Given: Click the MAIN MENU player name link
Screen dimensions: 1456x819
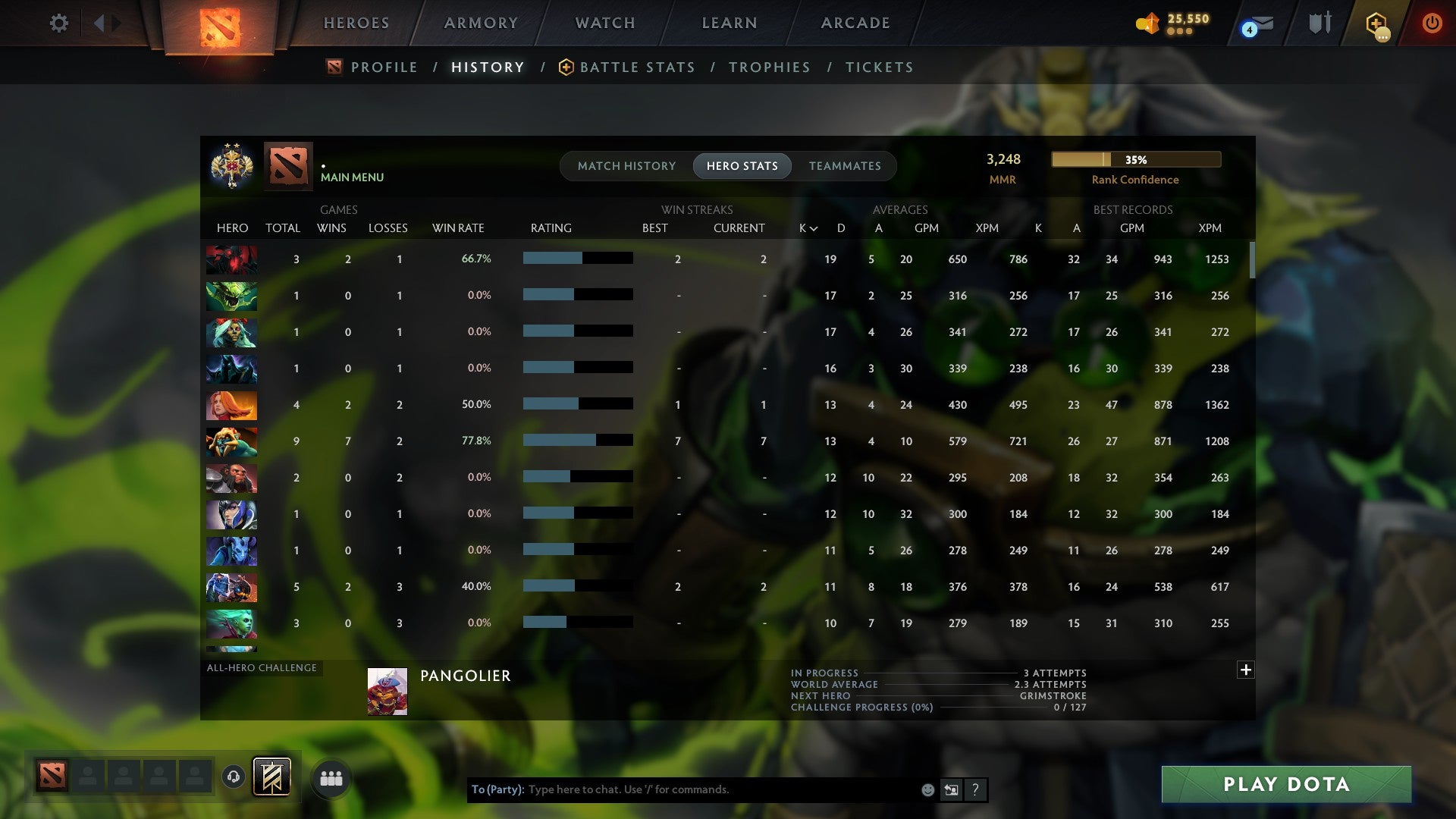Looking at the screenshot, I should (x=351, y=177).
